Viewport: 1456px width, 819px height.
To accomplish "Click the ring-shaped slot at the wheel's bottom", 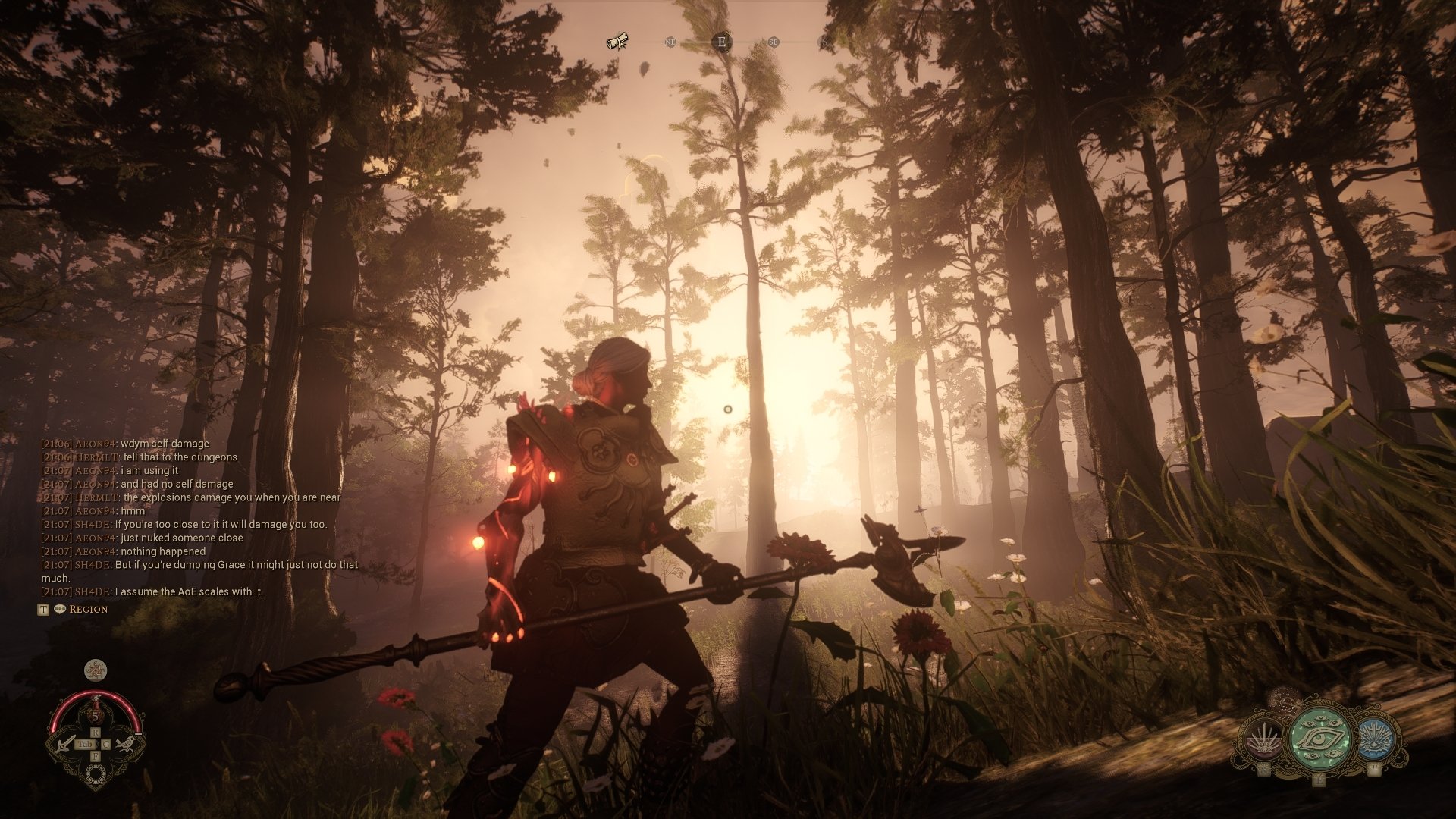I will click(96, 773).
